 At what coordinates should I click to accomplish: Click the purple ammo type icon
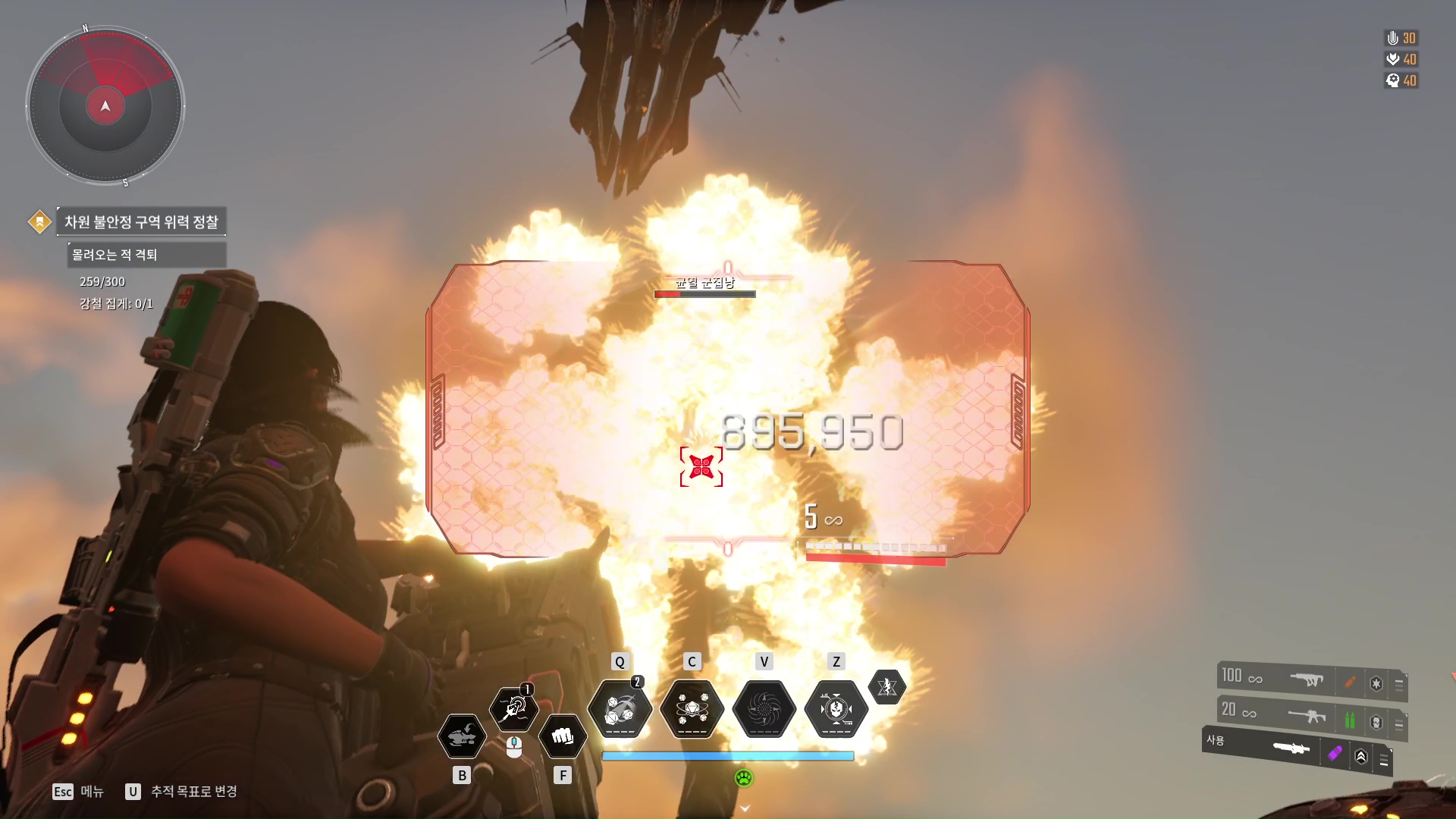click(1335, 753)
